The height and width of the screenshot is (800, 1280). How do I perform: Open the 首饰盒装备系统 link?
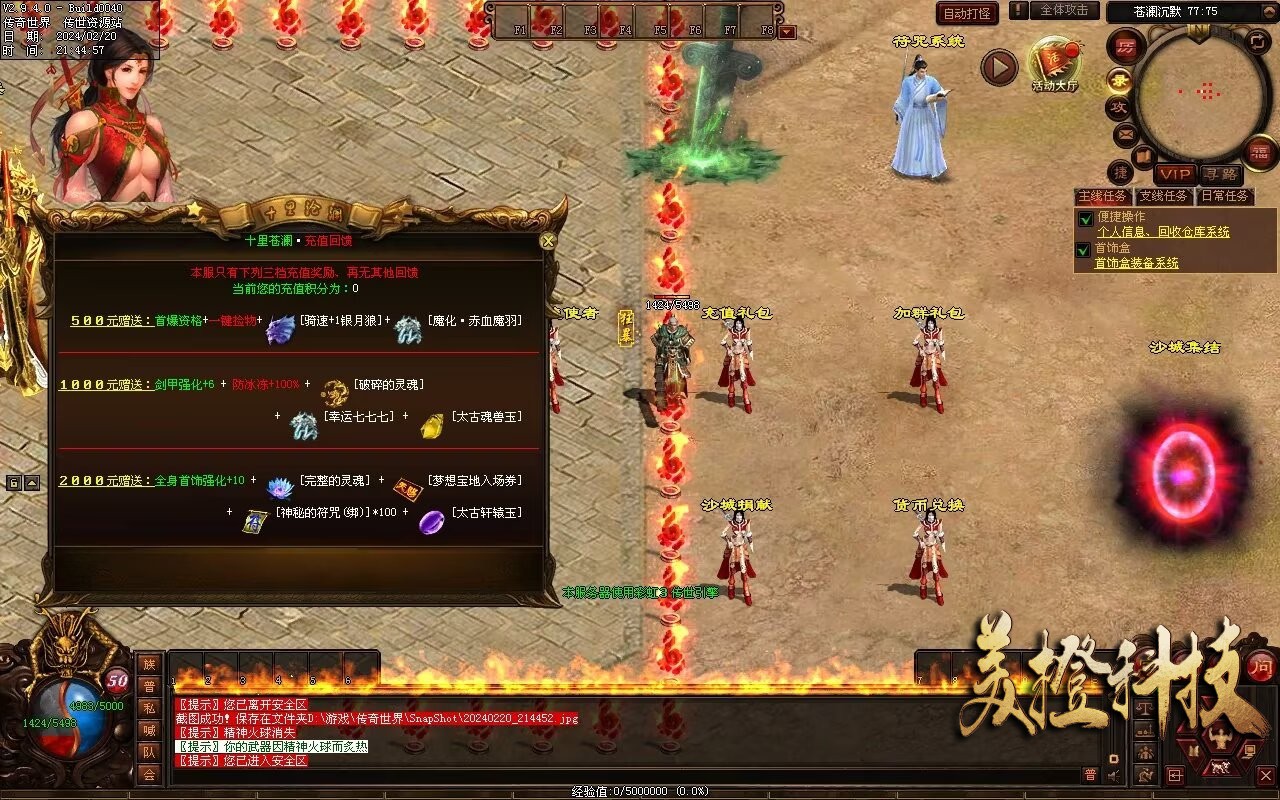(1137, 263)
